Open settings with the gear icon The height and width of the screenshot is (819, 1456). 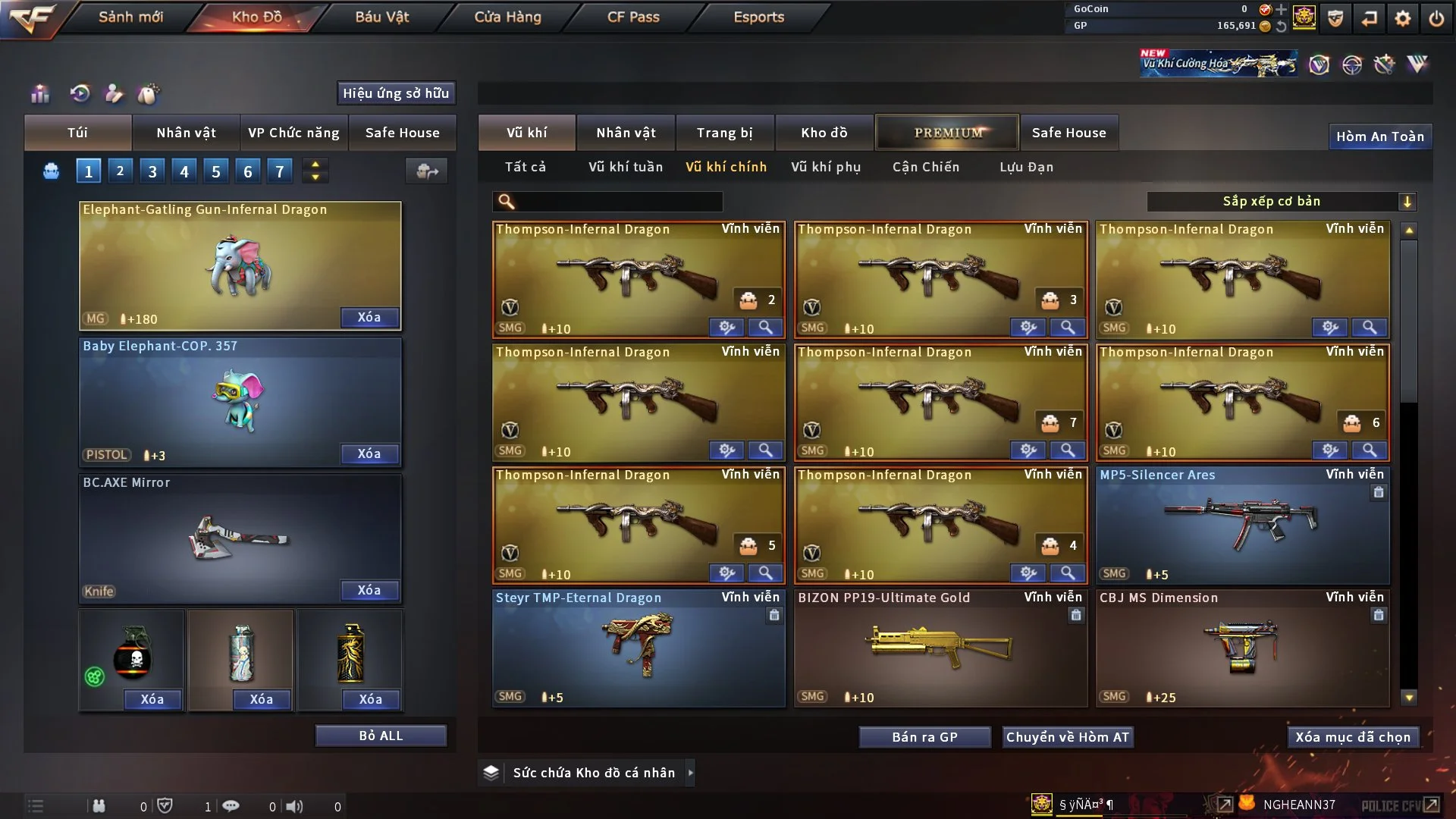tap(1402, 18)
